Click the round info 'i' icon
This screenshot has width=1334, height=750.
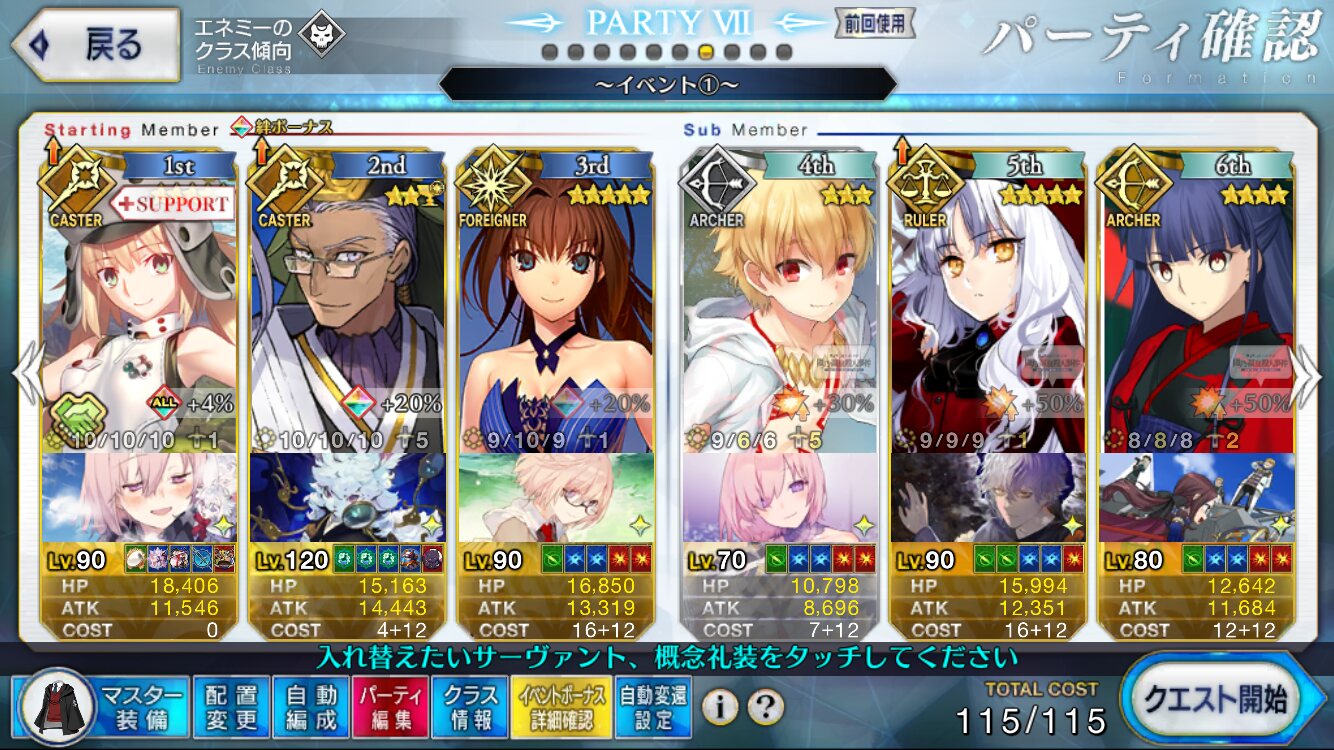click(719, 708)
